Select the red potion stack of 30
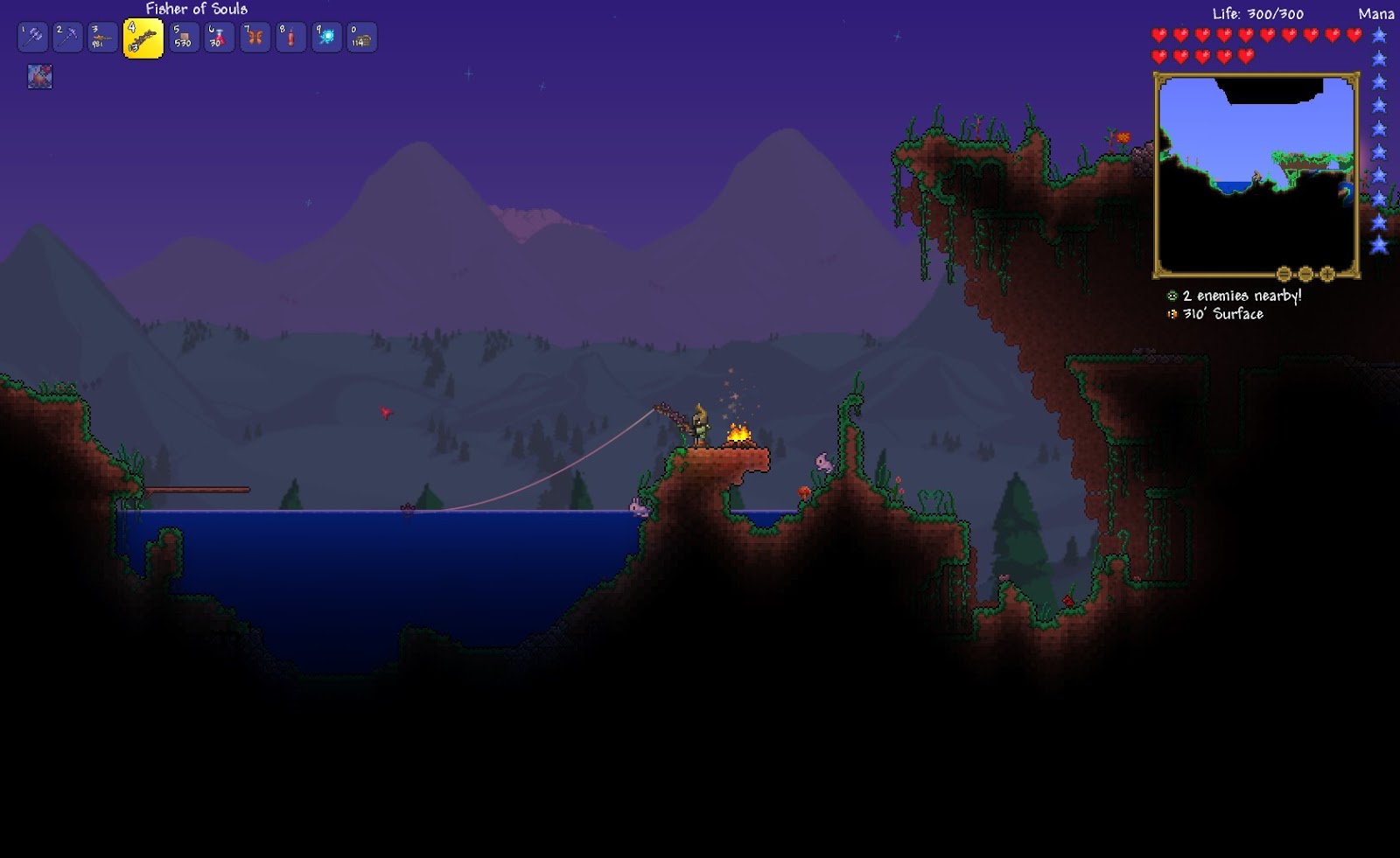The image size is (1400, 858). [219, 38]
